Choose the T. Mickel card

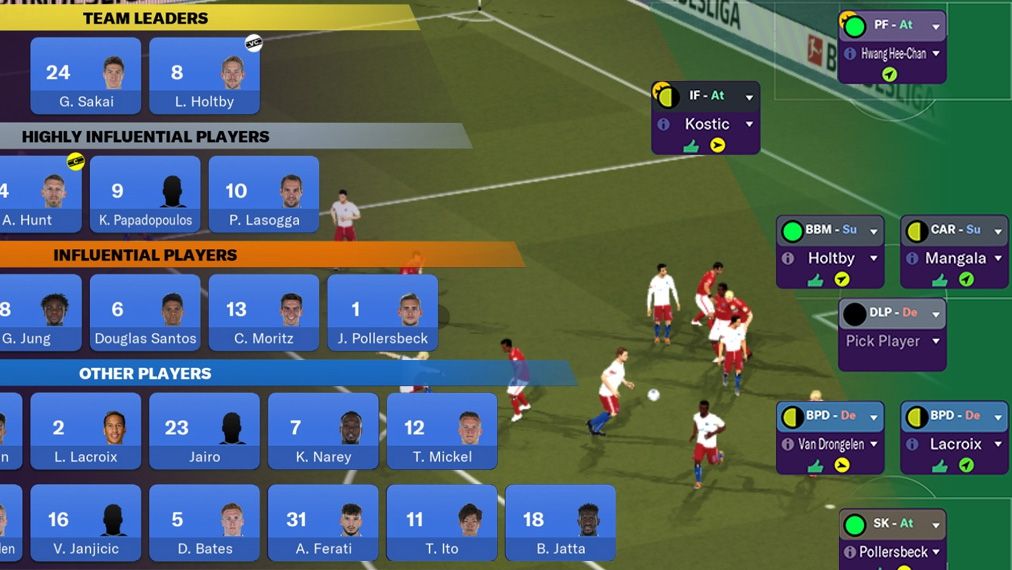click(441, 431)
